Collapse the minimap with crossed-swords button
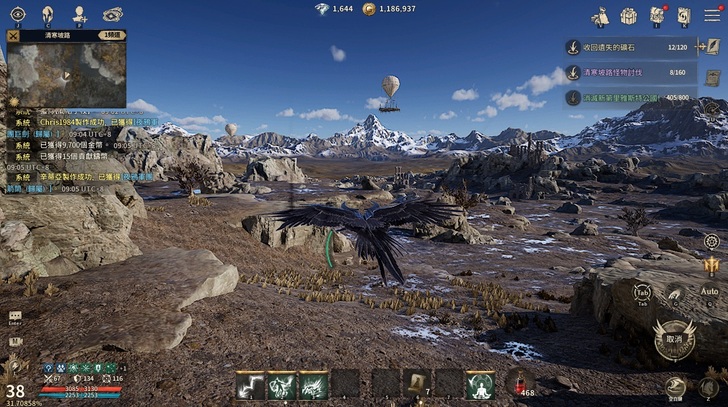This screenshot has height=407, width=728. [13, 35]
